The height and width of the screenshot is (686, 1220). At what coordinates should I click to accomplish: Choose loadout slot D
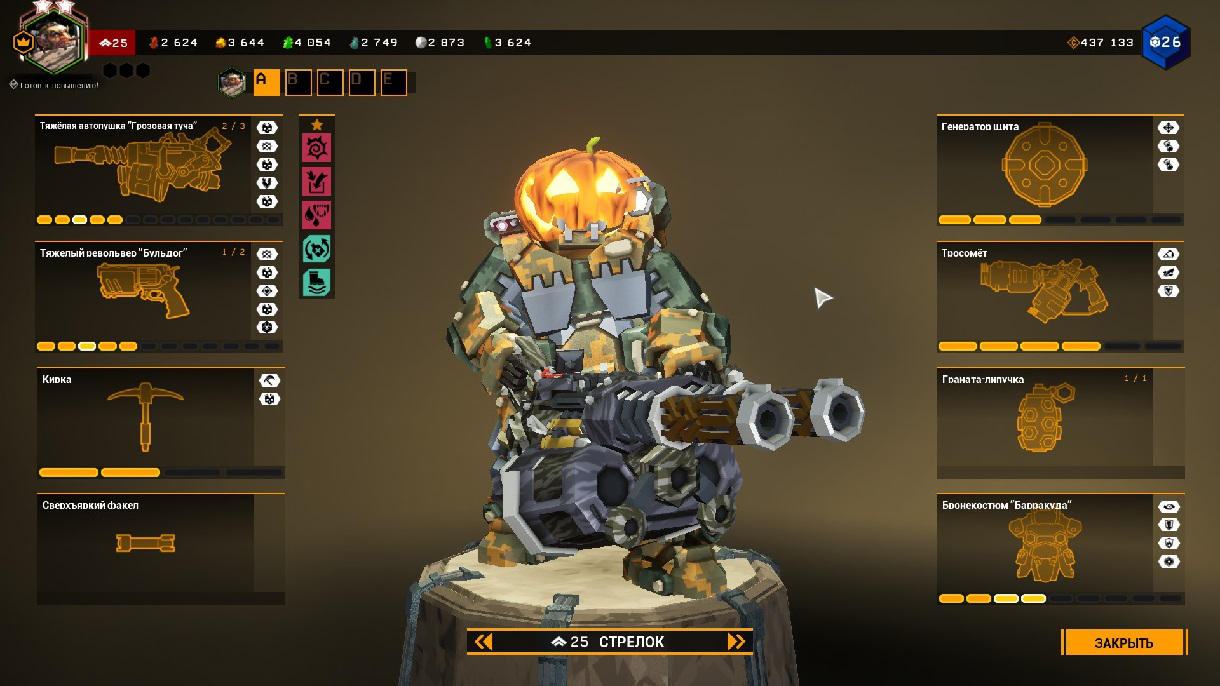[x=362, y=82]
